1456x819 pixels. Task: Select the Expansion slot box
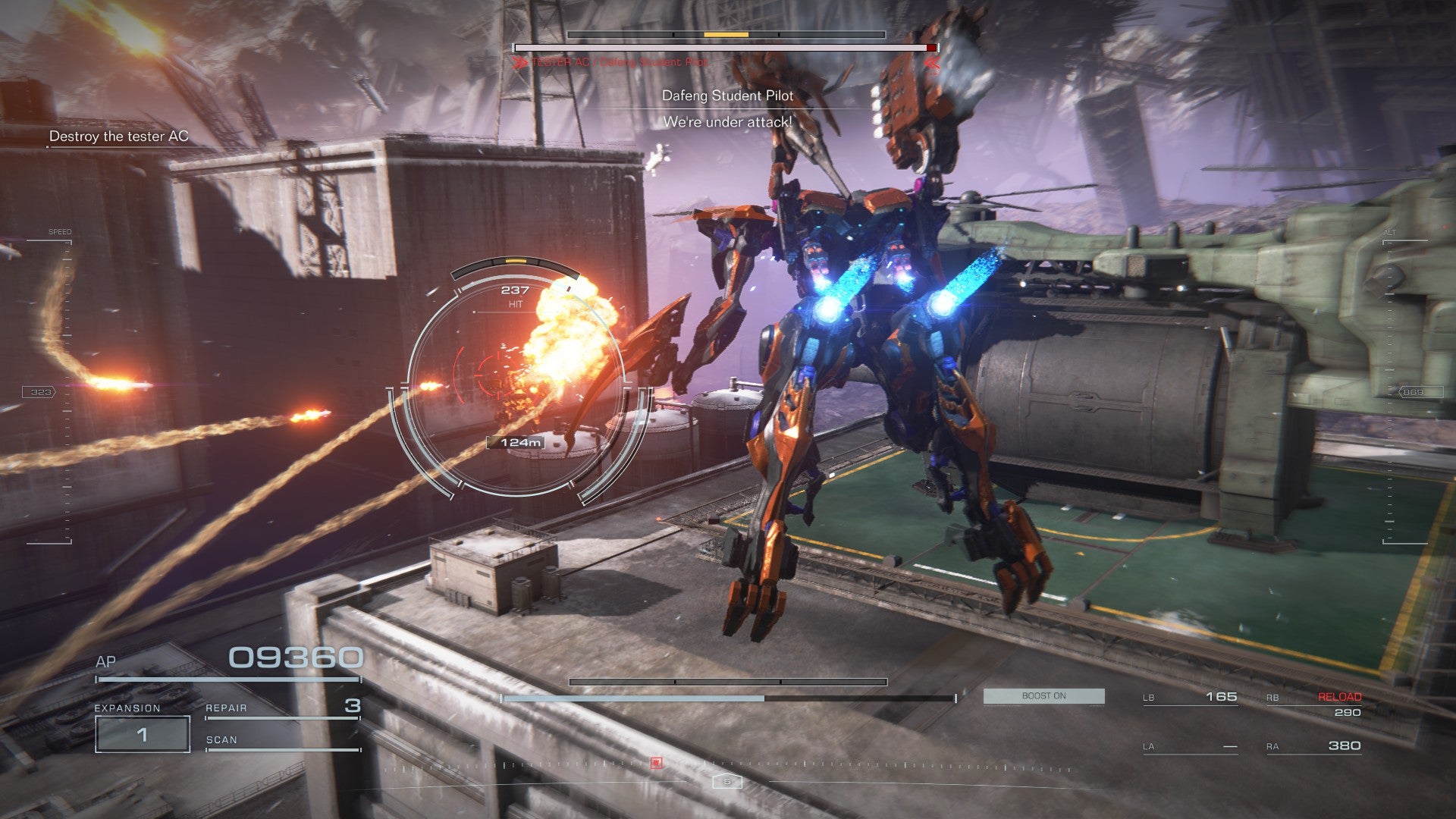click(143, 734)
